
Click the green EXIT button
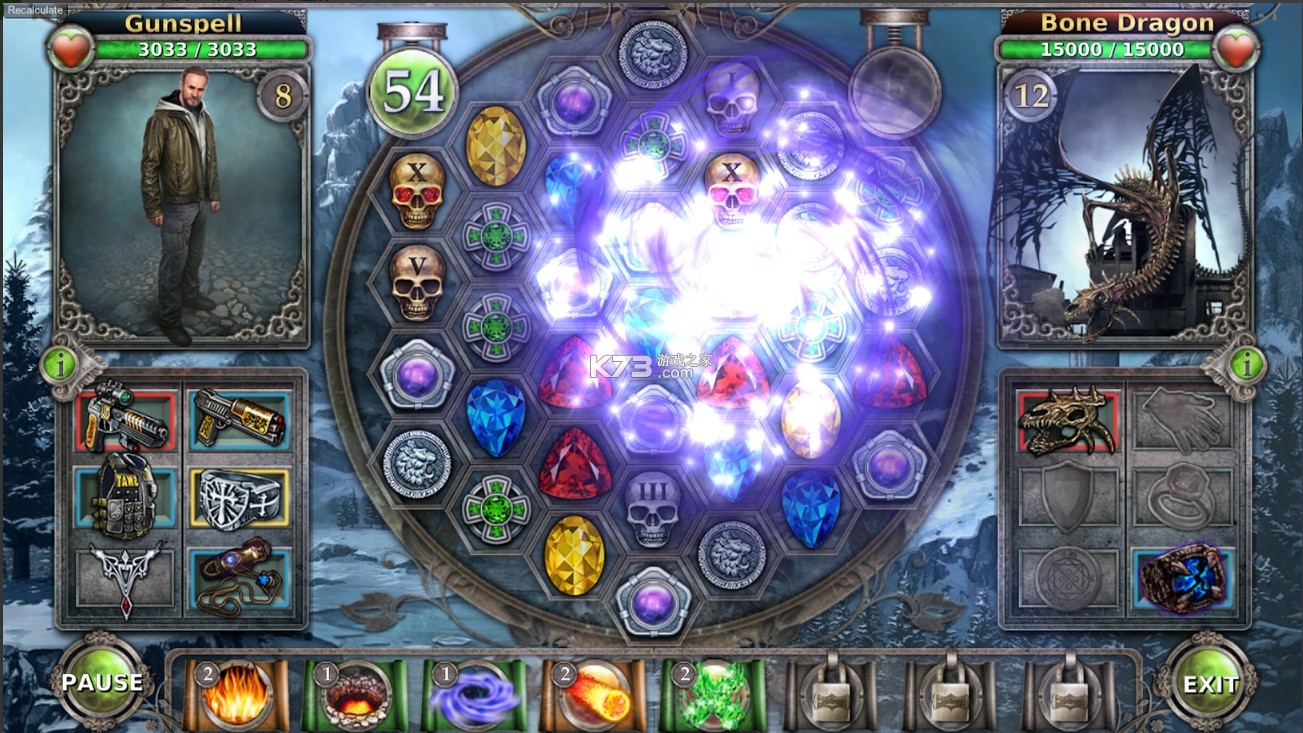tap(1210, 684)
